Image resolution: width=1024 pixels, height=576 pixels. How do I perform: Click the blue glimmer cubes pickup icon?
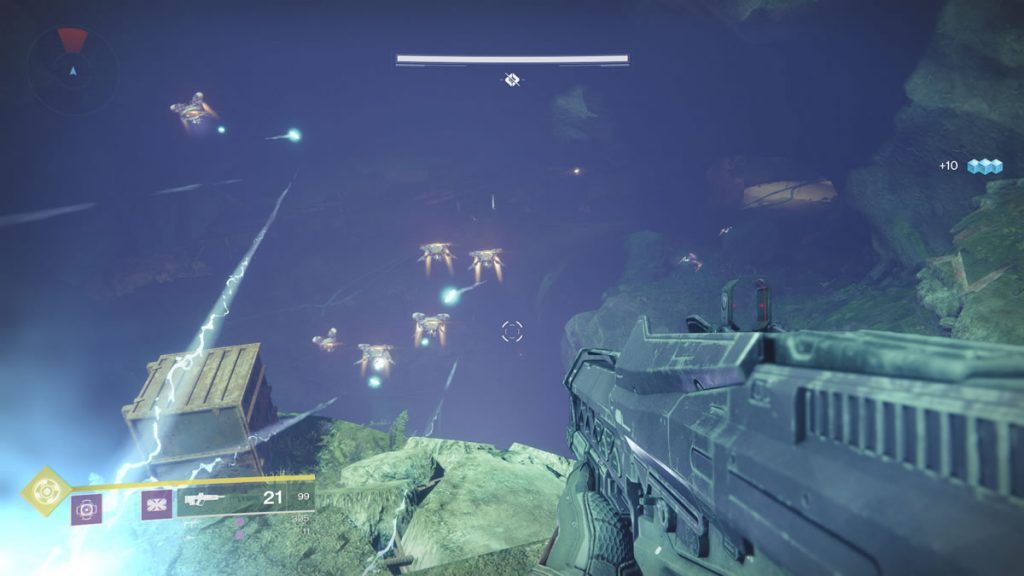tap(984, 166)
